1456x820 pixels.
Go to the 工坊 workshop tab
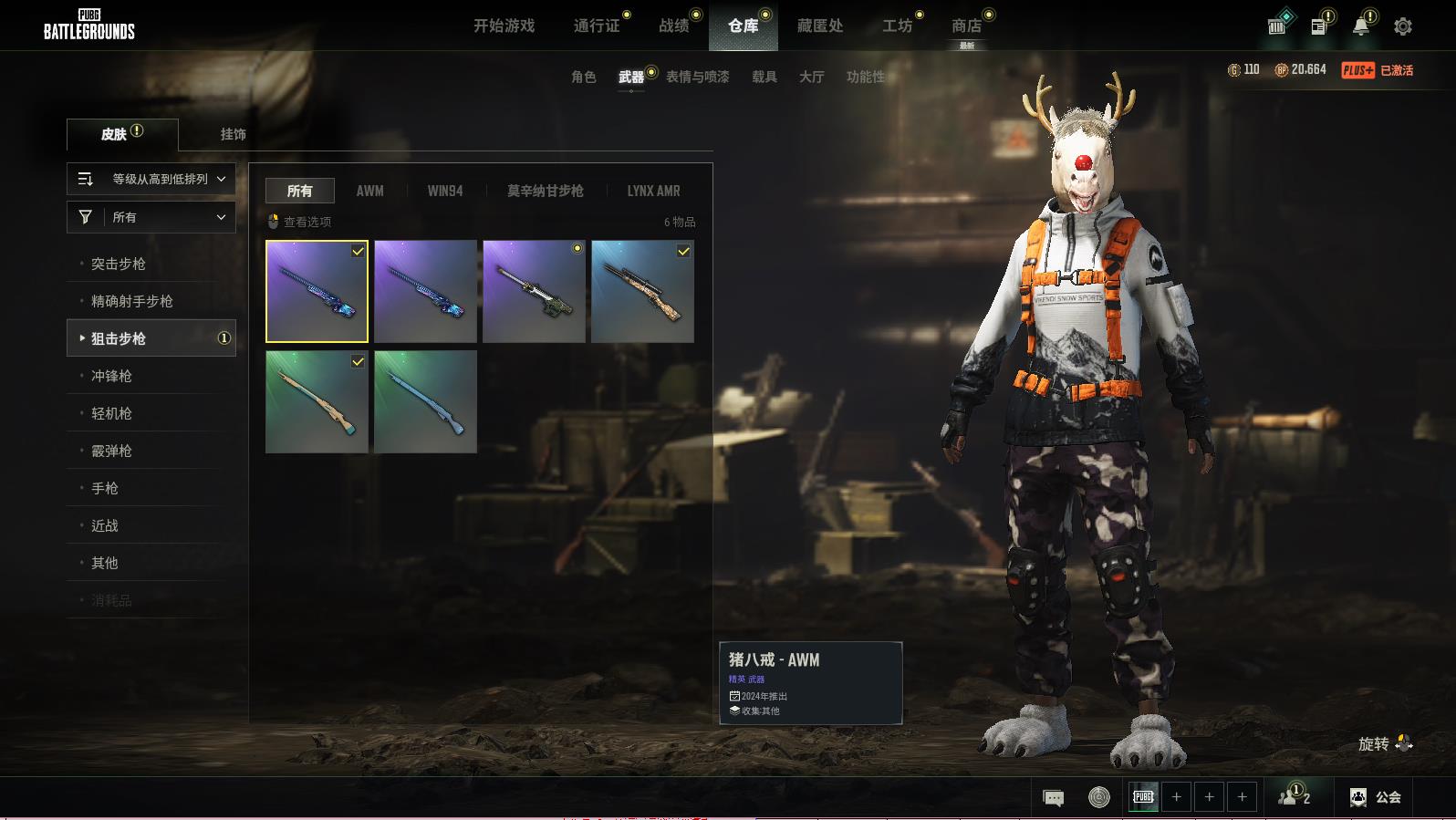(x=897, y=26)
